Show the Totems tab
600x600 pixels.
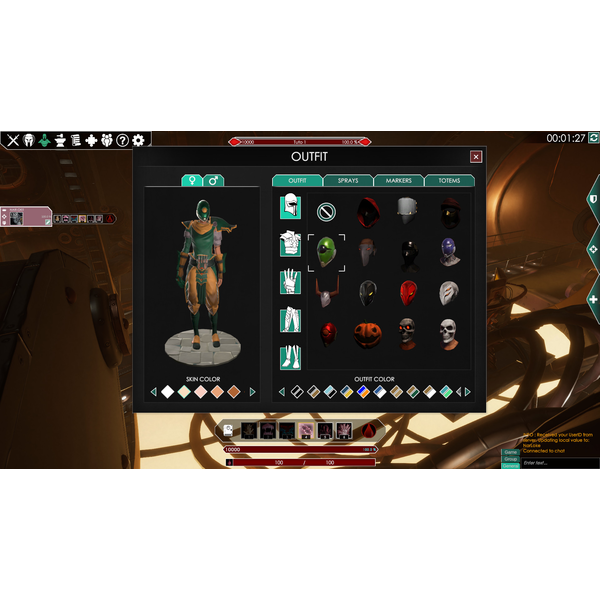click(x=449, y=181)
